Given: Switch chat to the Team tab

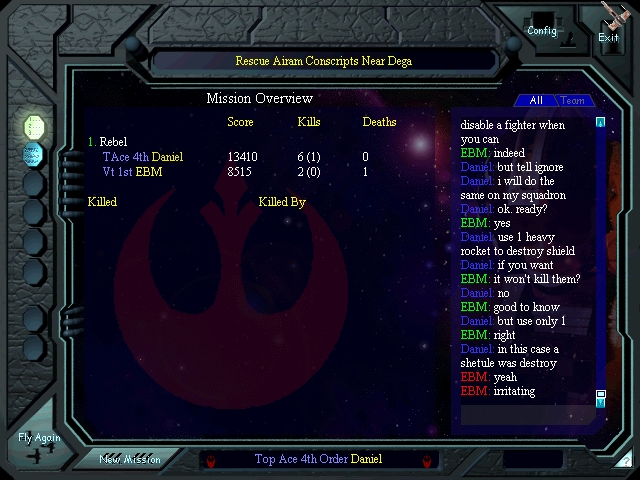Looking at the screenshot, I should click(x=573, y=100).
